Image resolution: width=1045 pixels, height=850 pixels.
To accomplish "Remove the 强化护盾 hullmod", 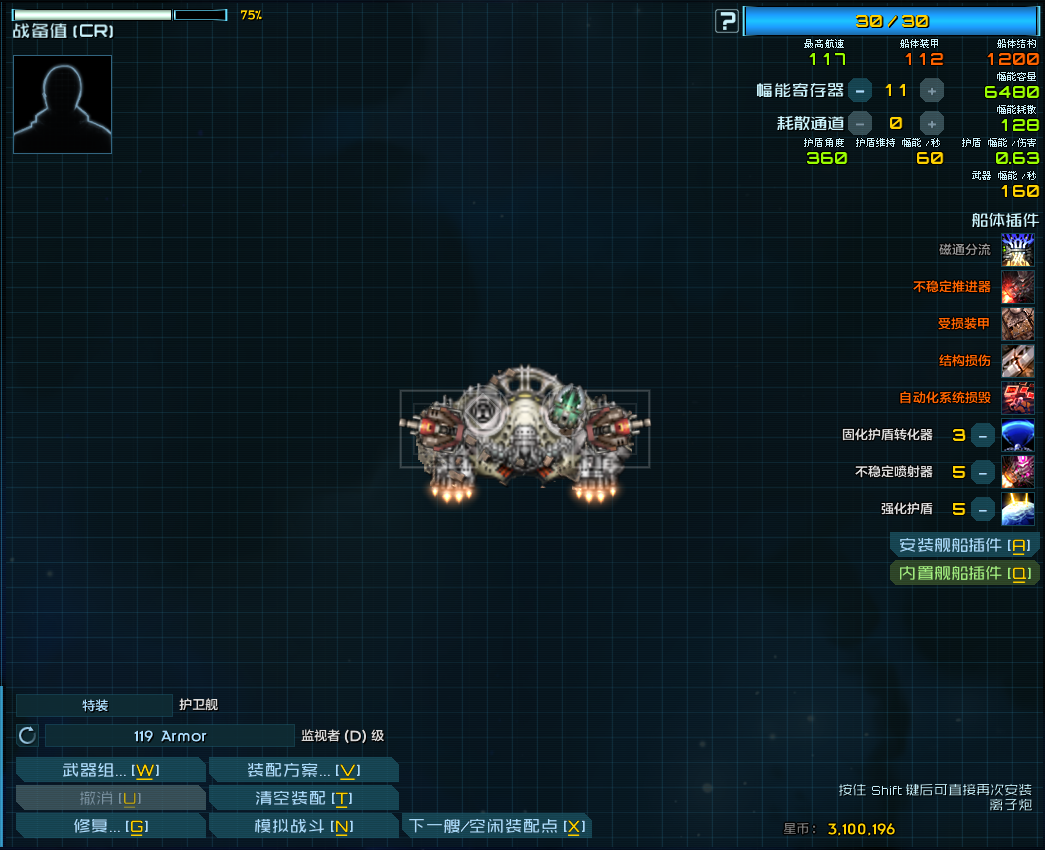I will click(983, 509).
